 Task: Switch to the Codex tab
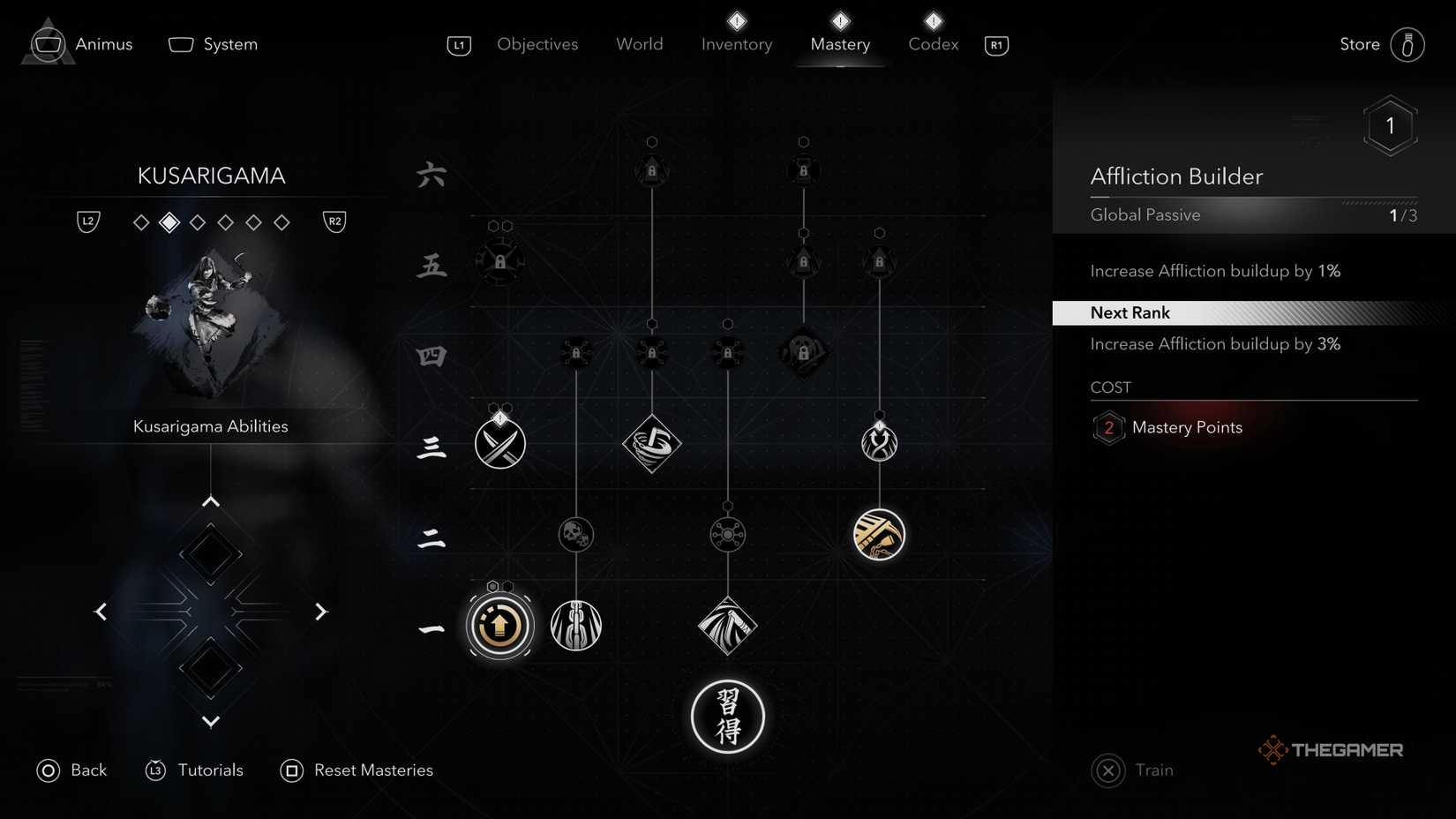pyautogui.click(x=932, y=44)
